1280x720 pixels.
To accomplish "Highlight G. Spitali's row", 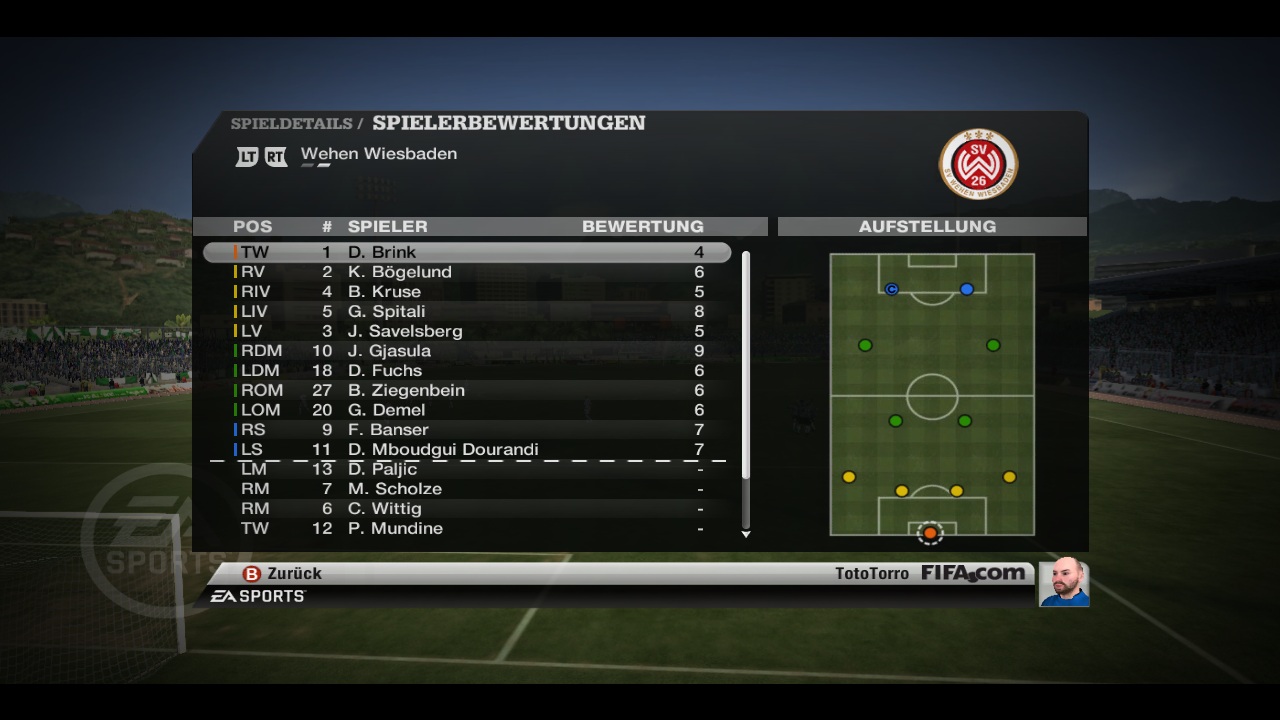I will (x=467, y=311).
